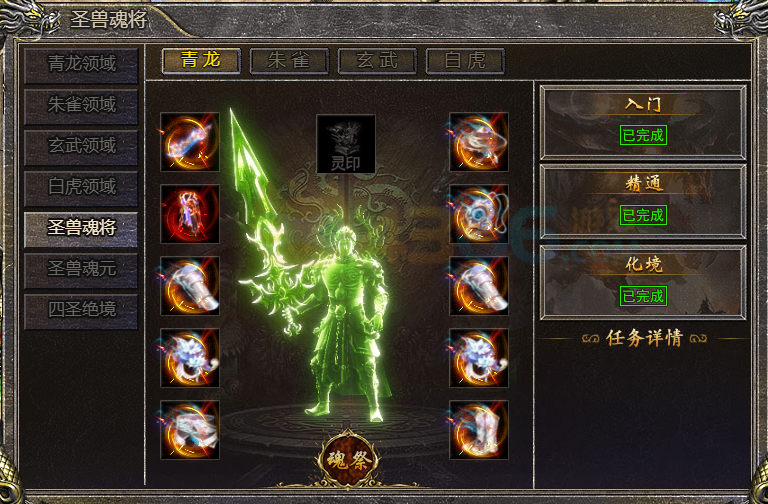Choose the helmet equipment slot

(x=478, y=142)
